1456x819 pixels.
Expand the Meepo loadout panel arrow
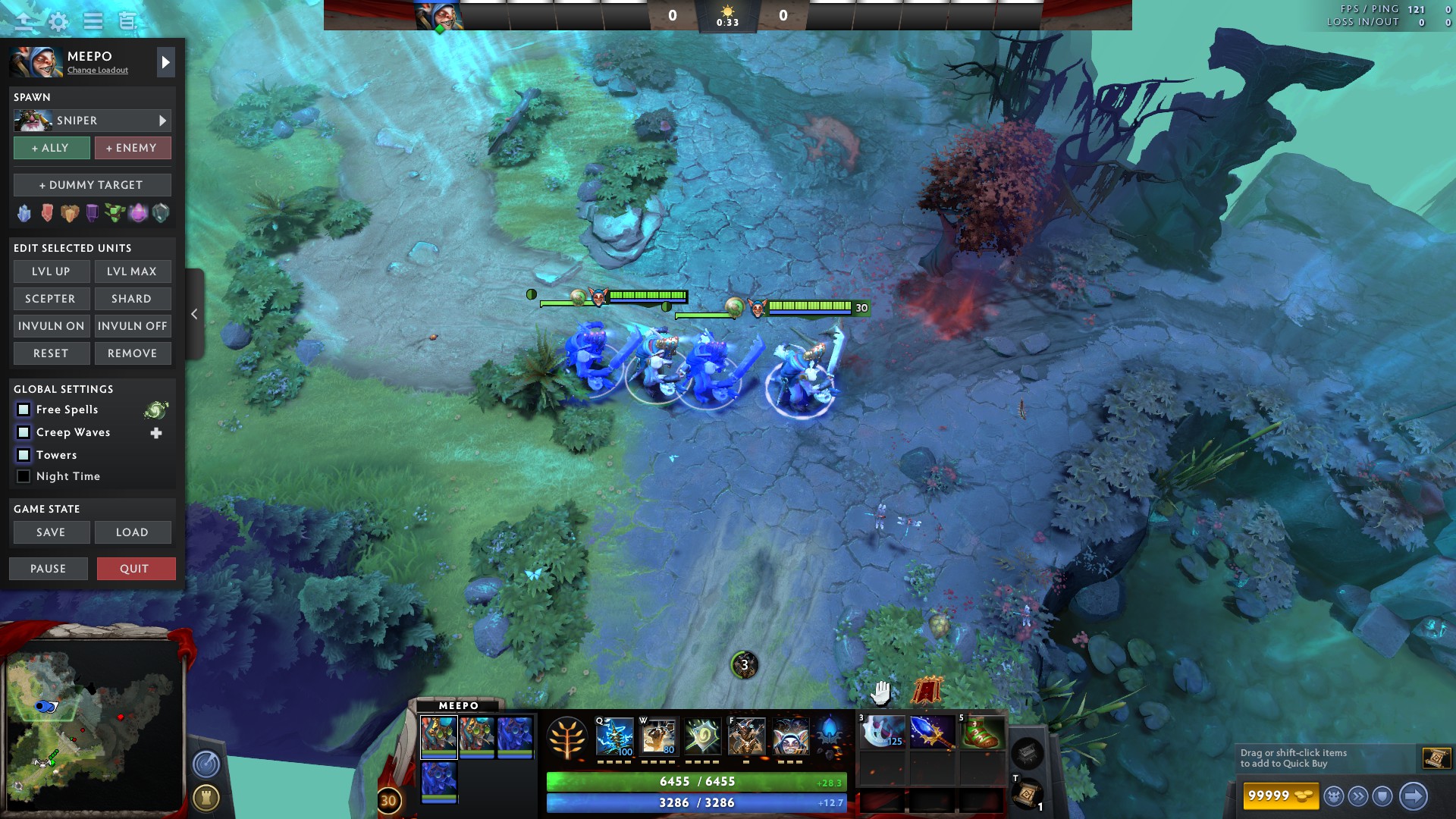(165, 62)
